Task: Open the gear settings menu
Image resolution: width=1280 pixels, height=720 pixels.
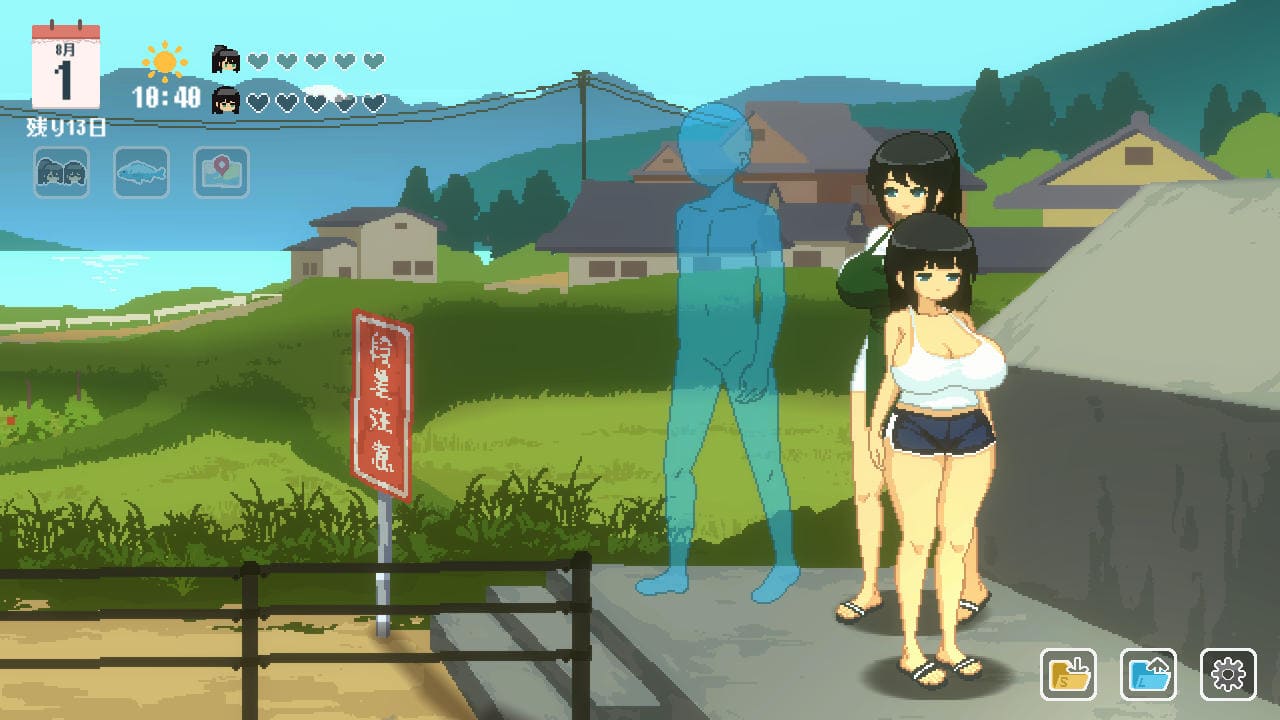Action: pyautogui.click(x=1228, y=675)
